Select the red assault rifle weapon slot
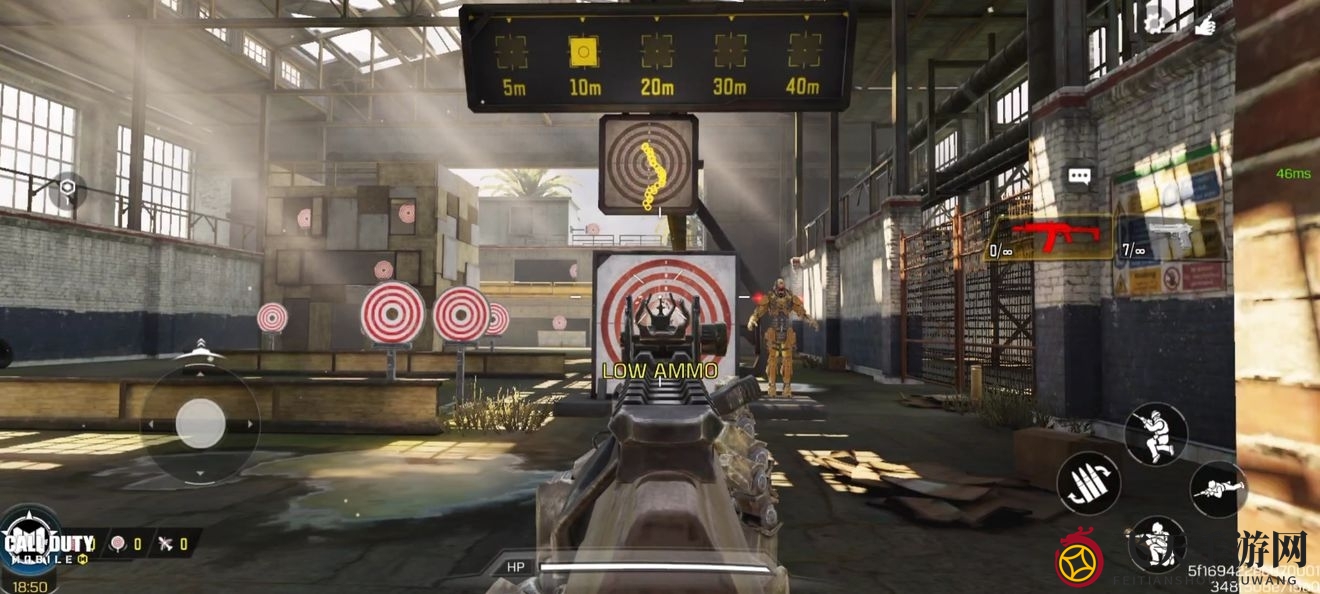The width and height of the screenshot is (1320, 594). [1053, 238]
